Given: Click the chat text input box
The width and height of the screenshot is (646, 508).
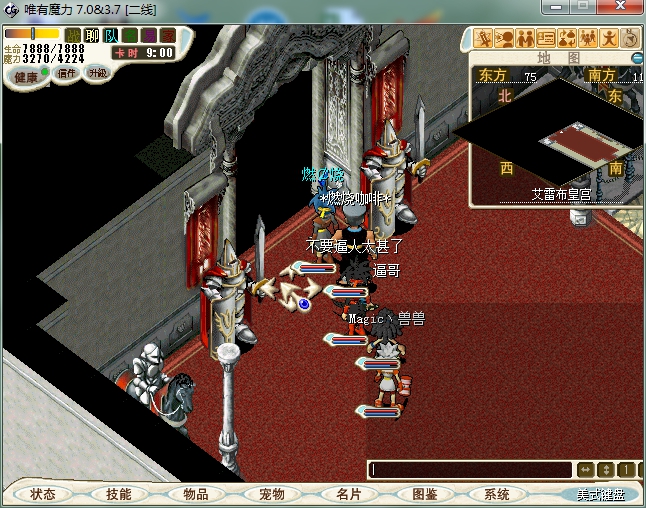Looking at the screenshot, I should click(x=470, y=469).
